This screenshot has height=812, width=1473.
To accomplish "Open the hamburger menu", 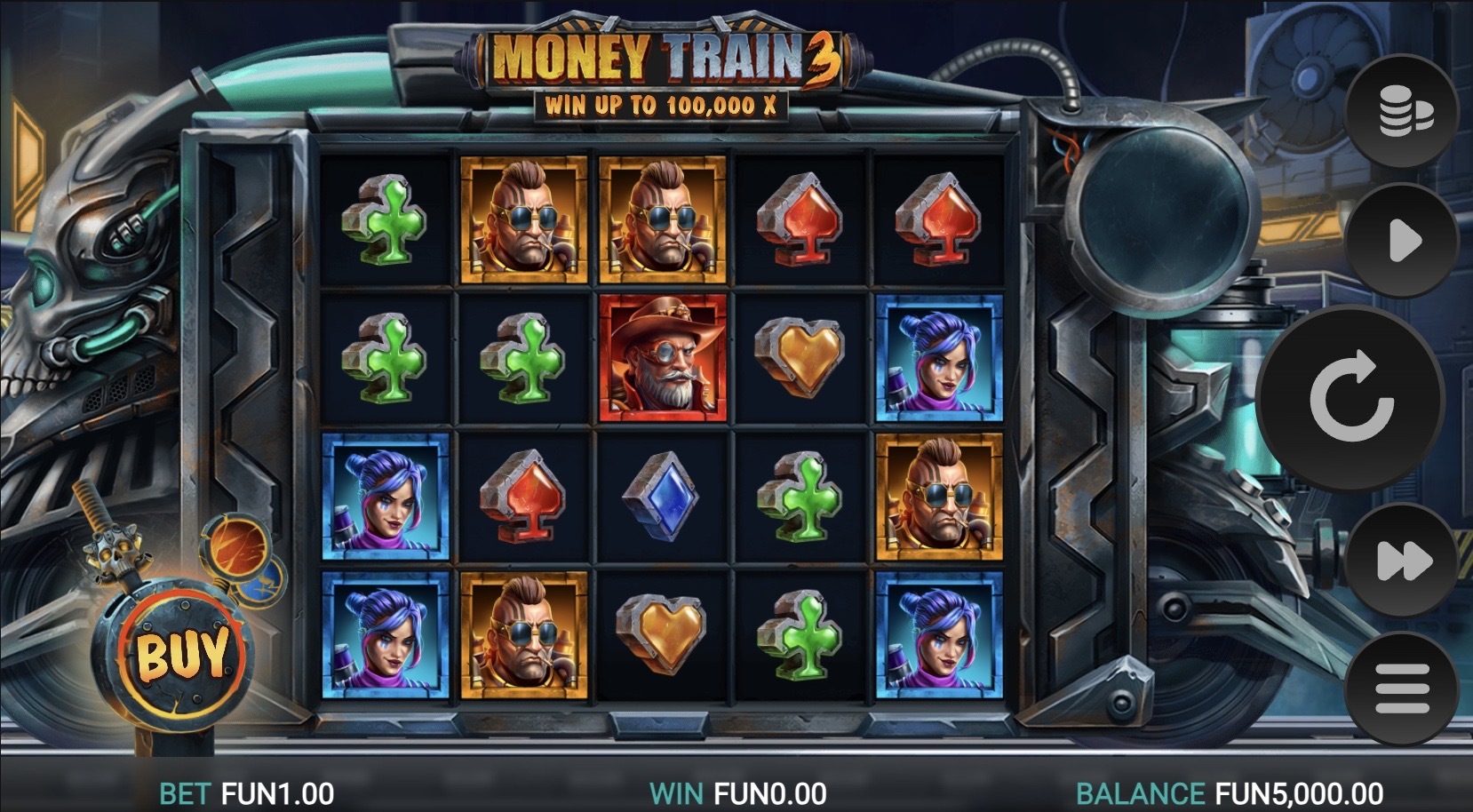I will tap(1403, 689).
